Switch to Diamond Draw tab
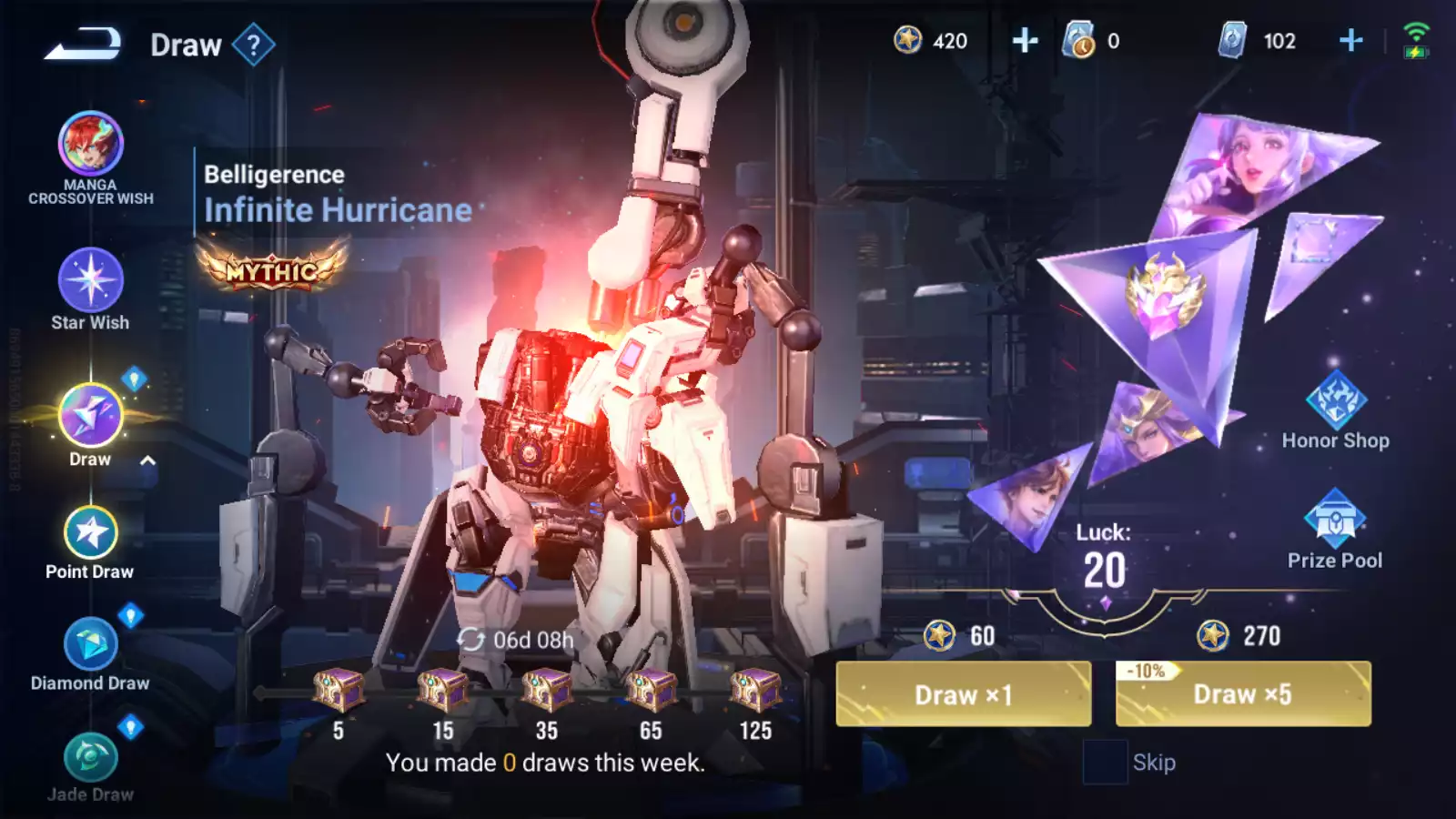This screenshot has height=819, width=1456. point(90,645)
